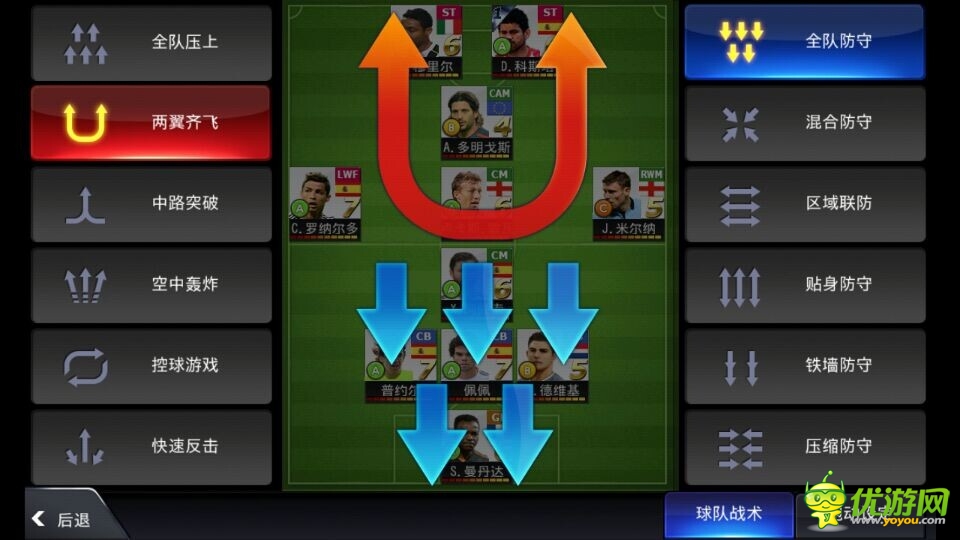Select the 全队压上 attack tactic
Image resolution: width=960 pixels, height=540 pixels.
point(151,43)
